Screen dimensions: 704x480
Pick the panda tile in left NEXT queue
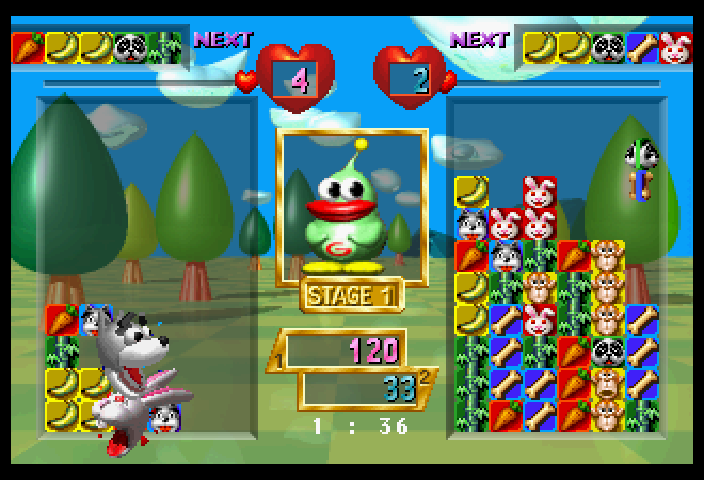[130, 47]
